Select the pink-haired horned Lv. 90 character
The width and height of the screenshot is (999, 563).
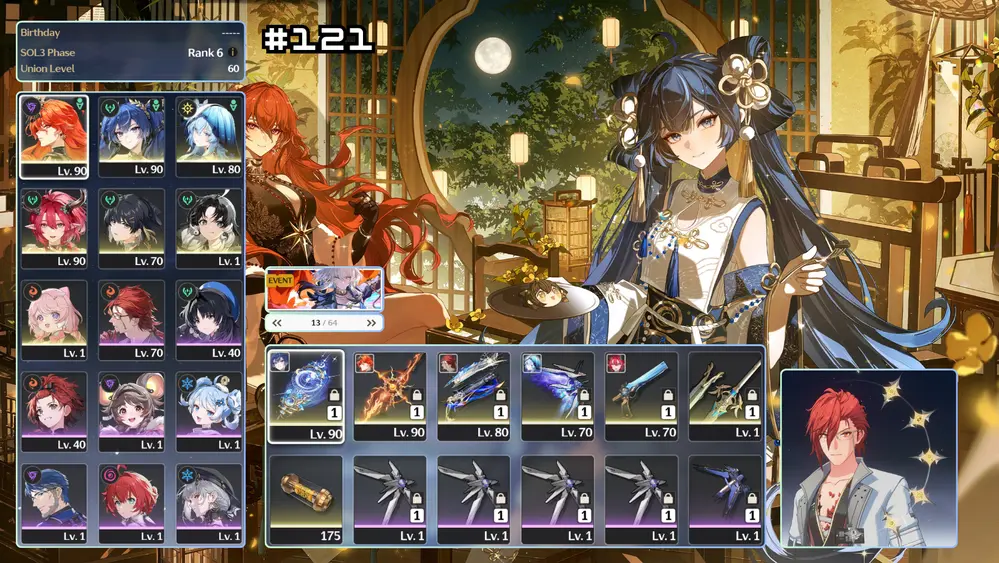tap(54, 228)
